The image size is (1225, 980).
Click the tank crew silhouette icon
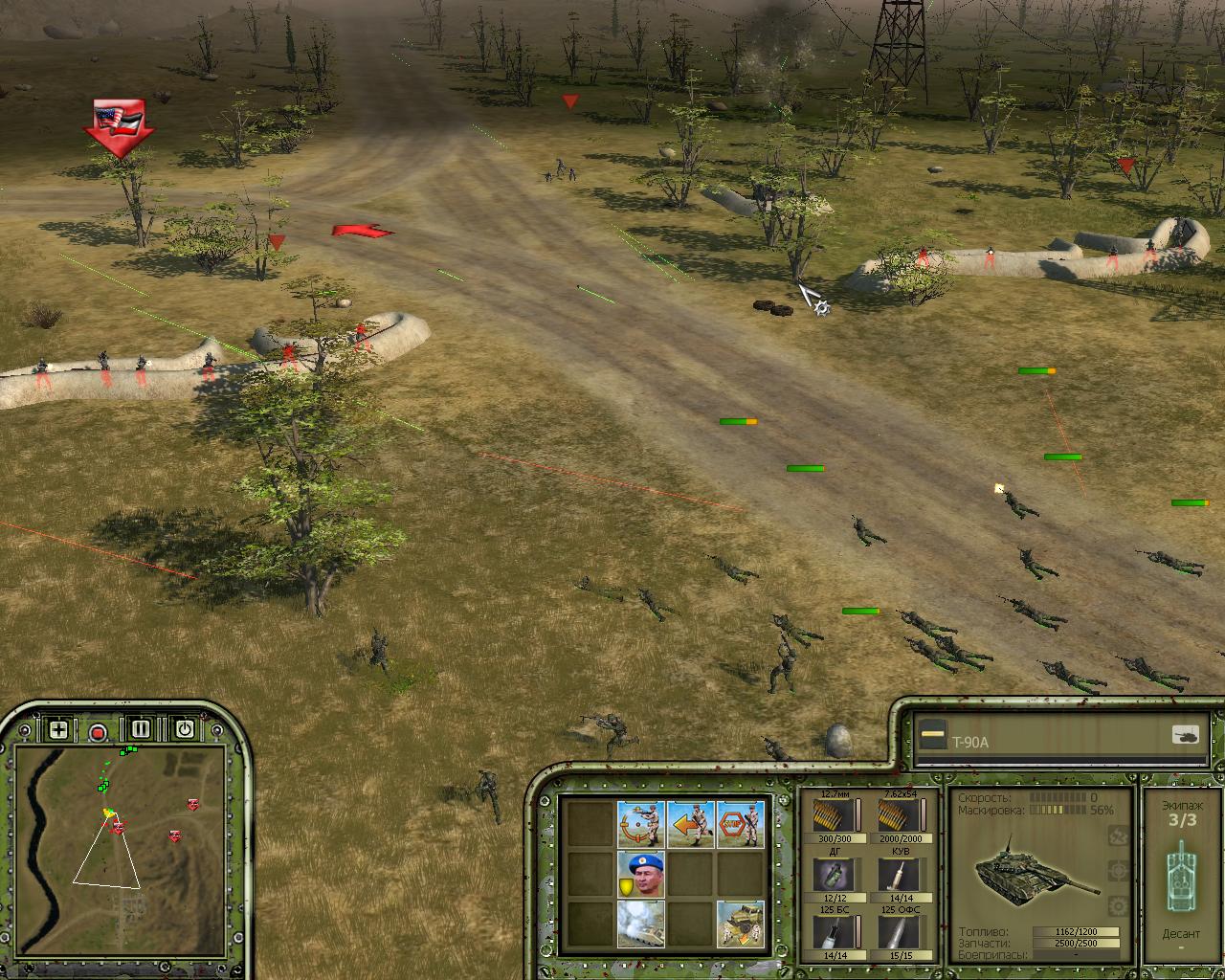click(1181, 878)
